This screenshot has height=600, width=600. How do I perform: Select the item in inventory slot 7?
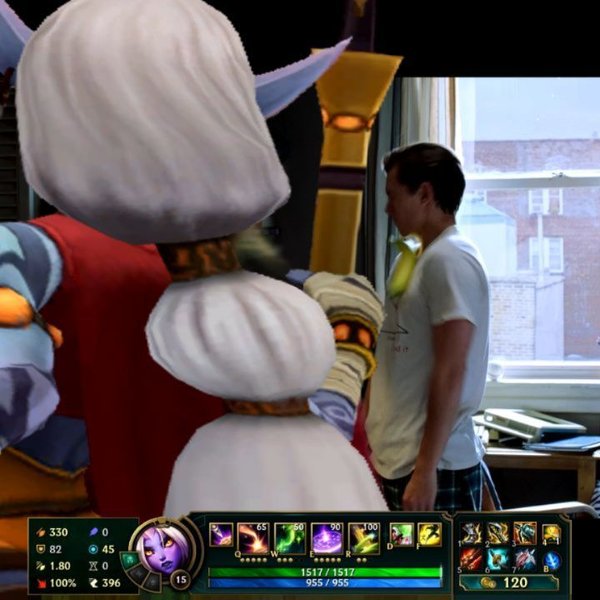tap(525, 559)
